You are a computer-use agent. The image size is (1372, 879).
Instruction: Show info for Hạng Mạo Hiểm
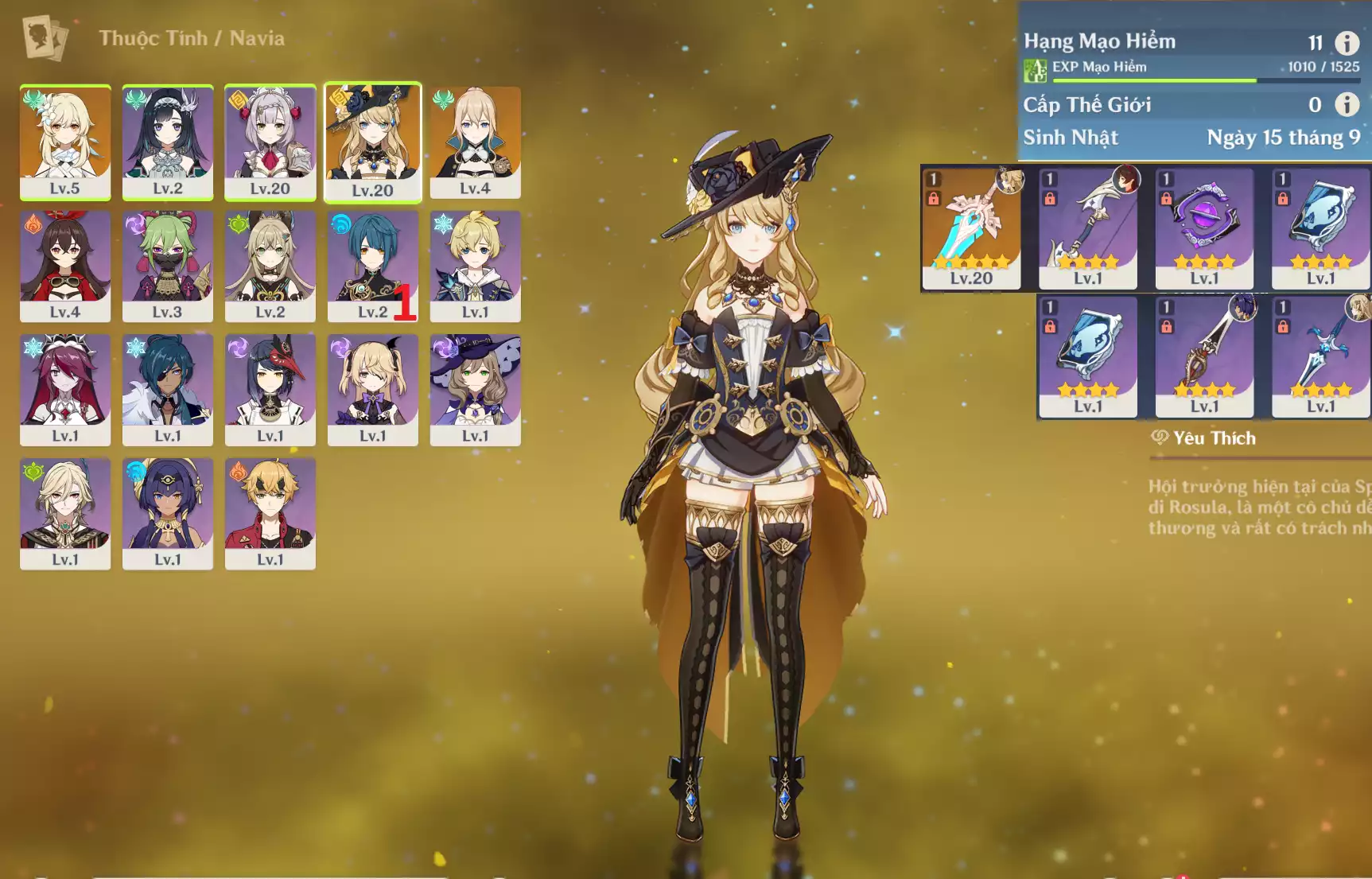[x=1347, y=42]
